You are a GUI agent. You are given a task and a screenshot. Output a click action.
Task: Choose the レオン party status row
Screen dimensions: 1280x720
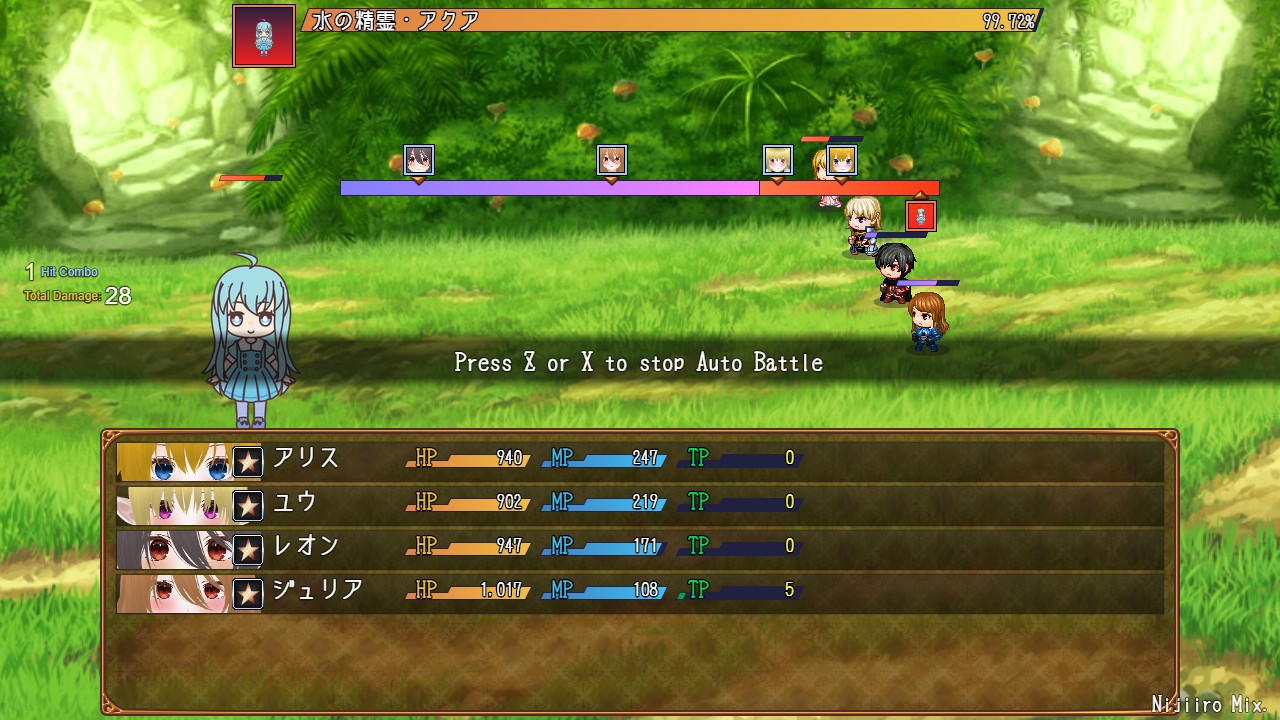tap(640, 547)
